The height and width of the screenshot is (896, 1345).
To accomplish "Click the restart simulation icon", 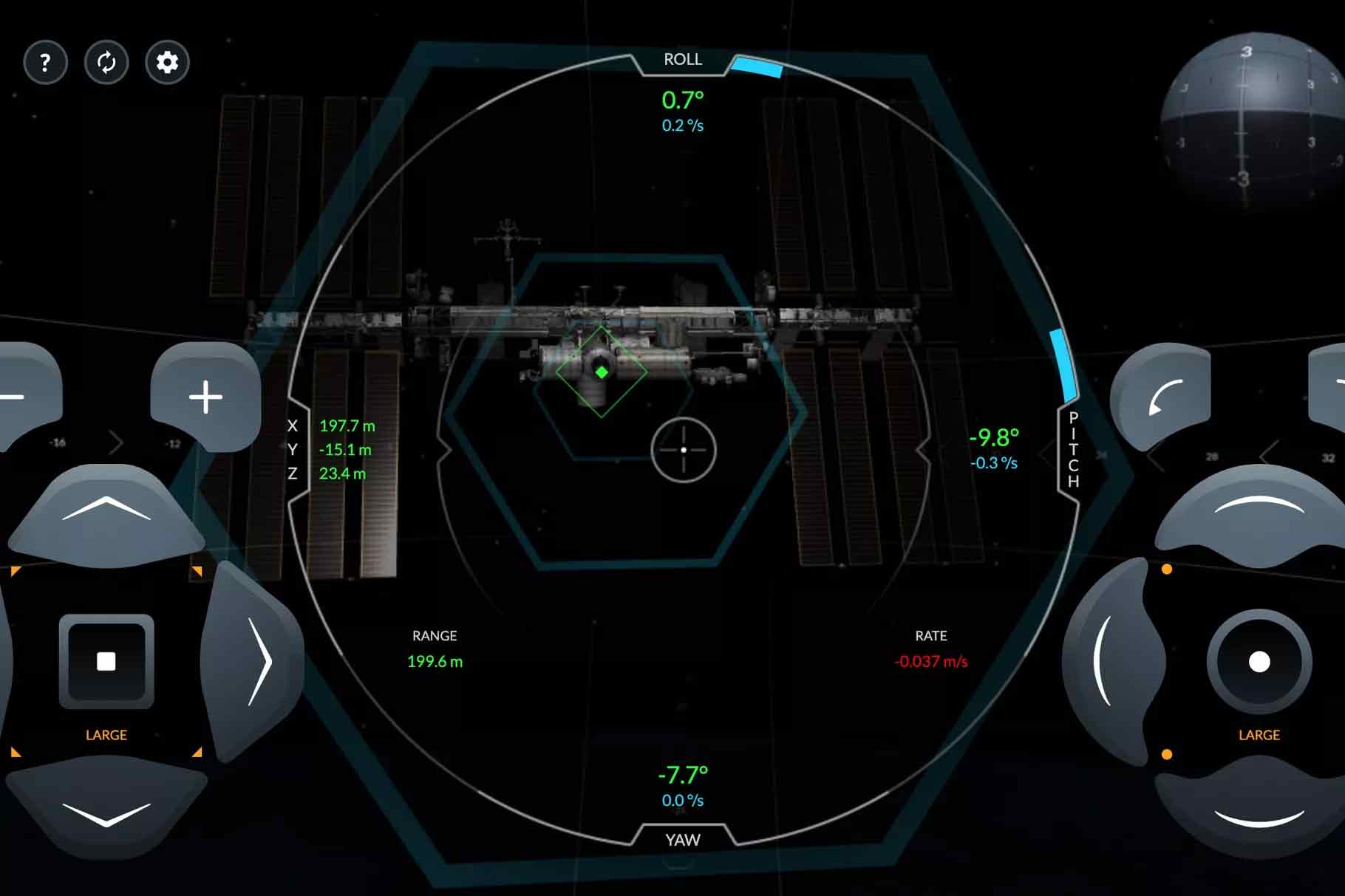I will [106, 63].
